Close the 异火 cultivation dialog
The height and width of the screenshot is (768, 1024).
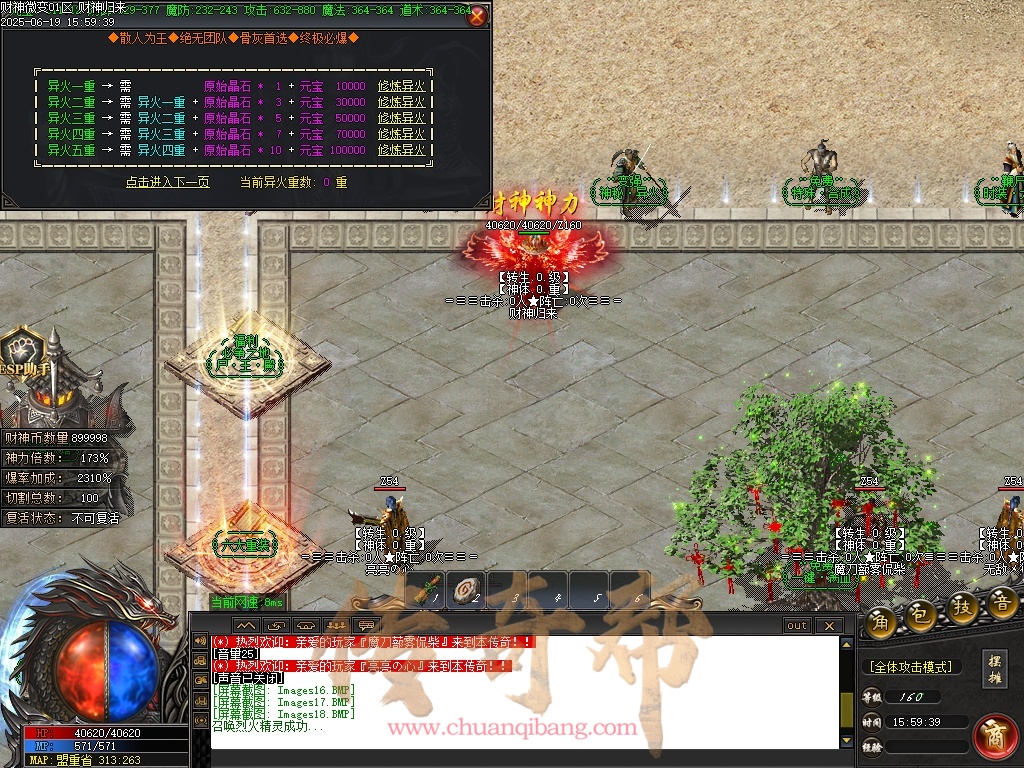pos(477,16)
